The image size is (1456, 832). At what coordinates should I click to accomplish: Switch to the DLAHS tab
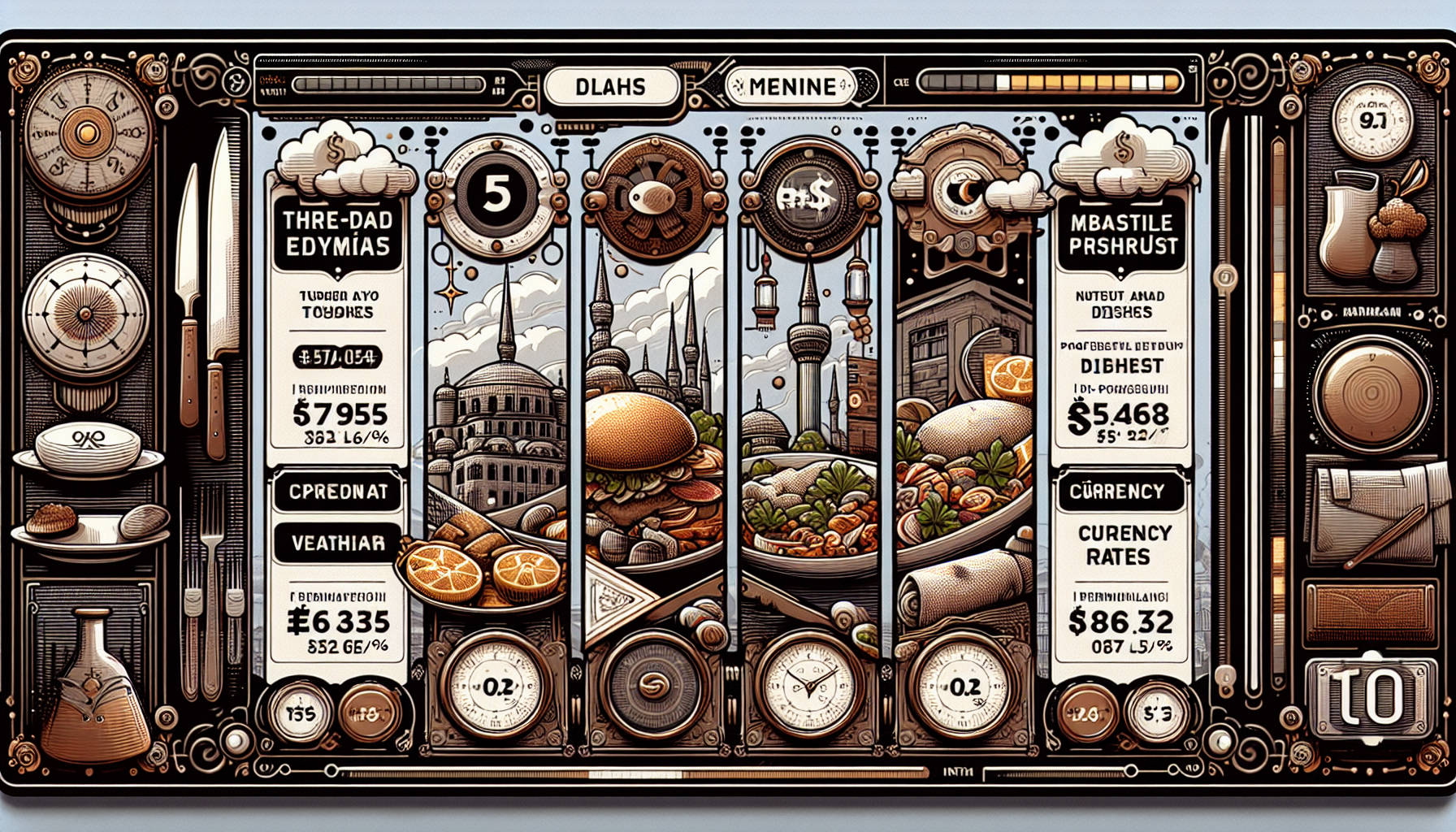pos(611,87)
